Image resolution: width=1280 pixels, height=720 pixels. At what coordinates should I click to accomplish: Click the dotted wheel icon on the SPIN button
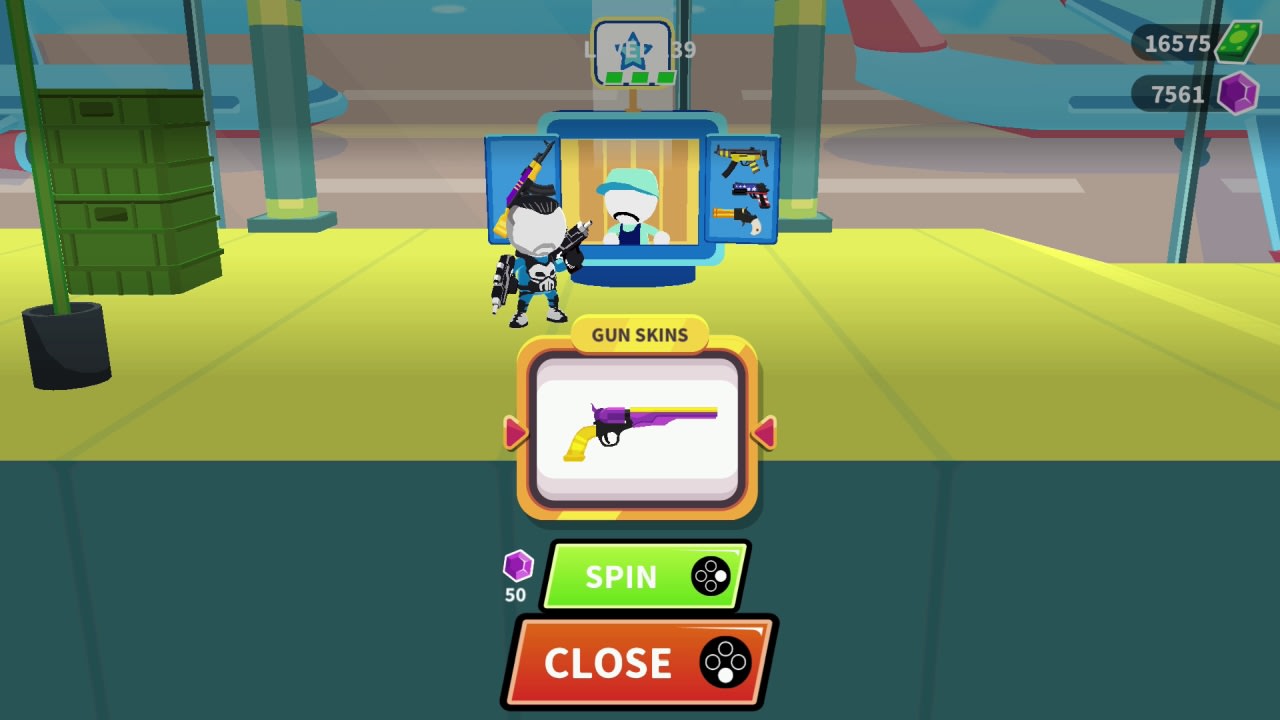point(712,577)
